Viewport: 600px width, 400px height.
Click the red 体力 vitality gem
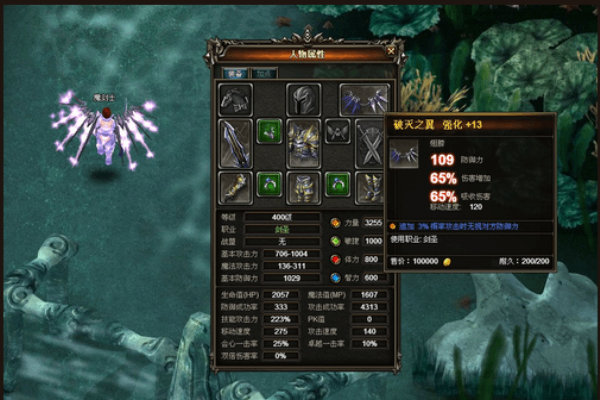pos(335,259)
